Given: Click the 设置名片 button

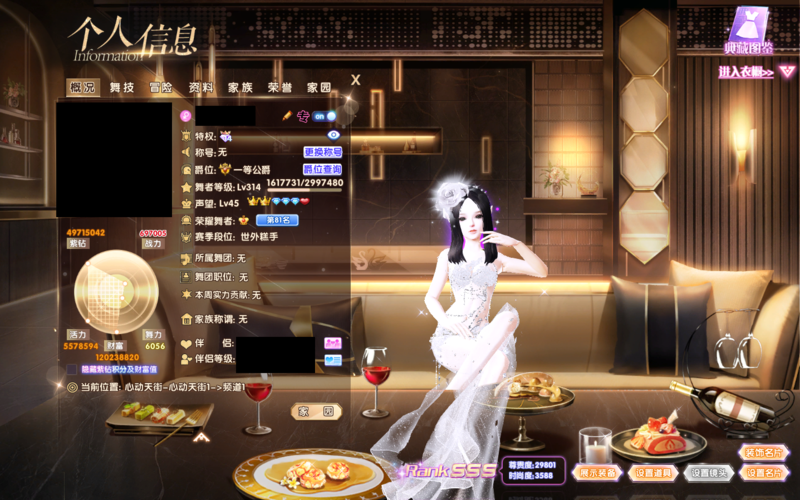Looking at the screenshot, I should (x=765, y=473).
